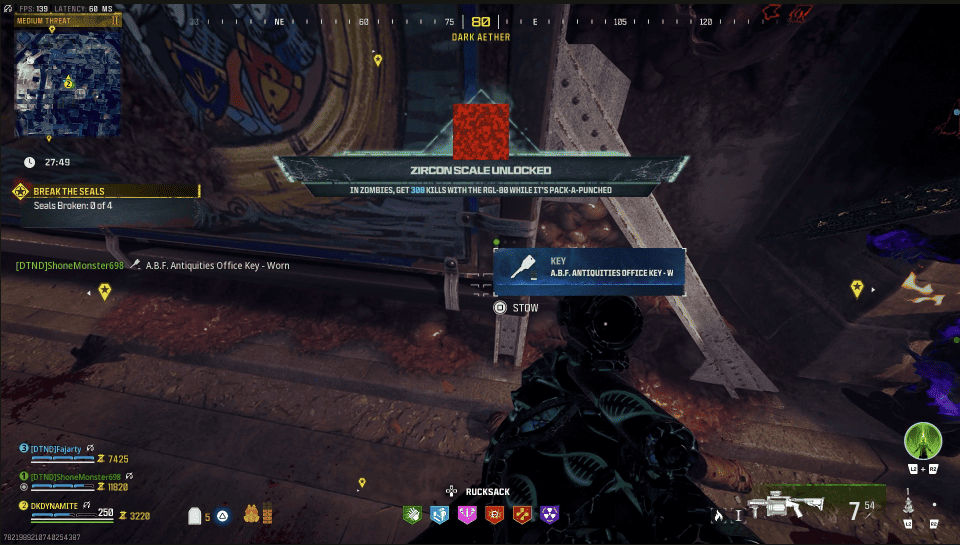Click the armor plate count icon
The height and width of the screenshot is (545, 960).
196,516
